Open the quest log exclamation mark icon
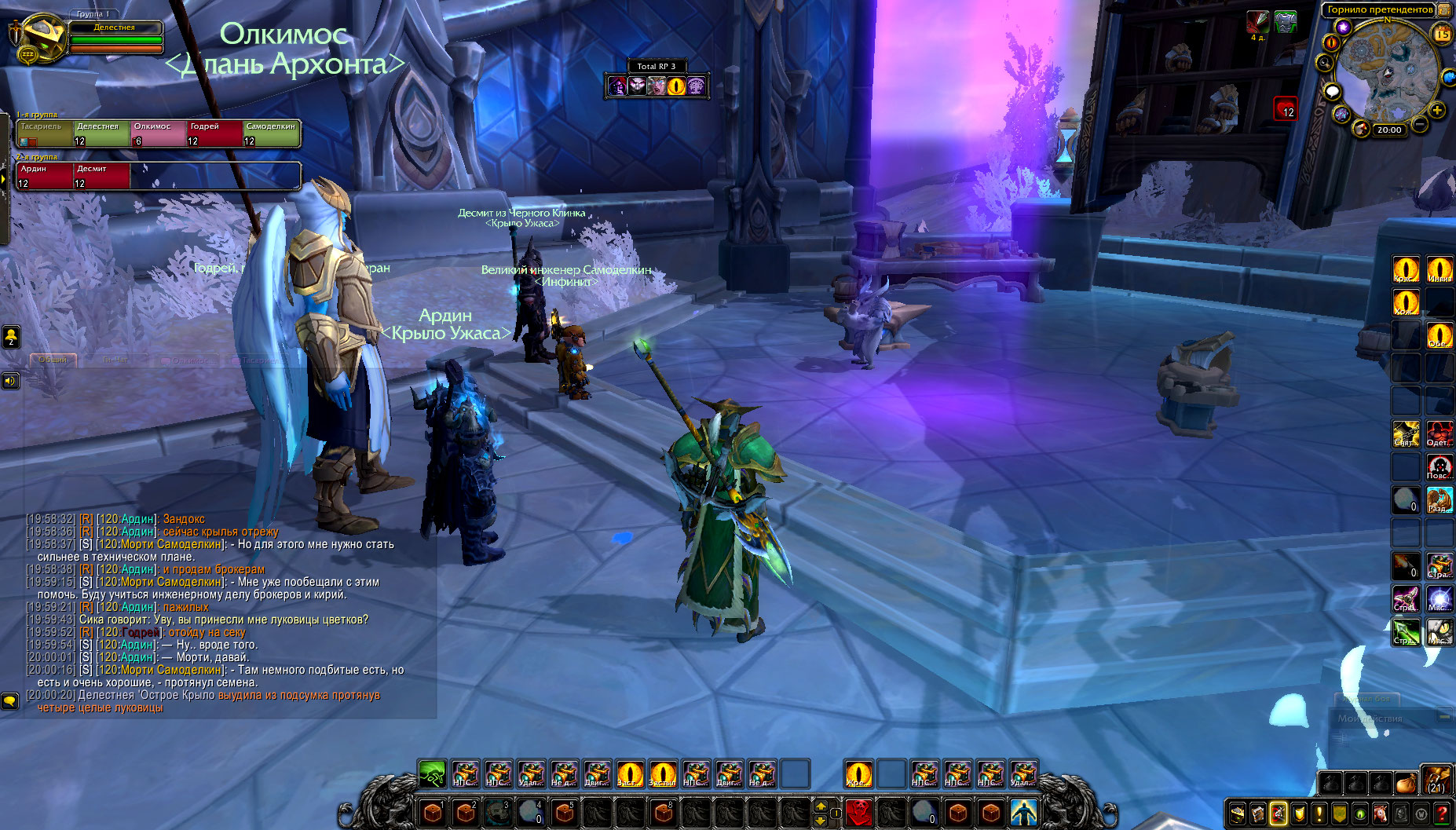Image resolution: width=1456 pixels, height=830 pixels. coord(1319,814)
